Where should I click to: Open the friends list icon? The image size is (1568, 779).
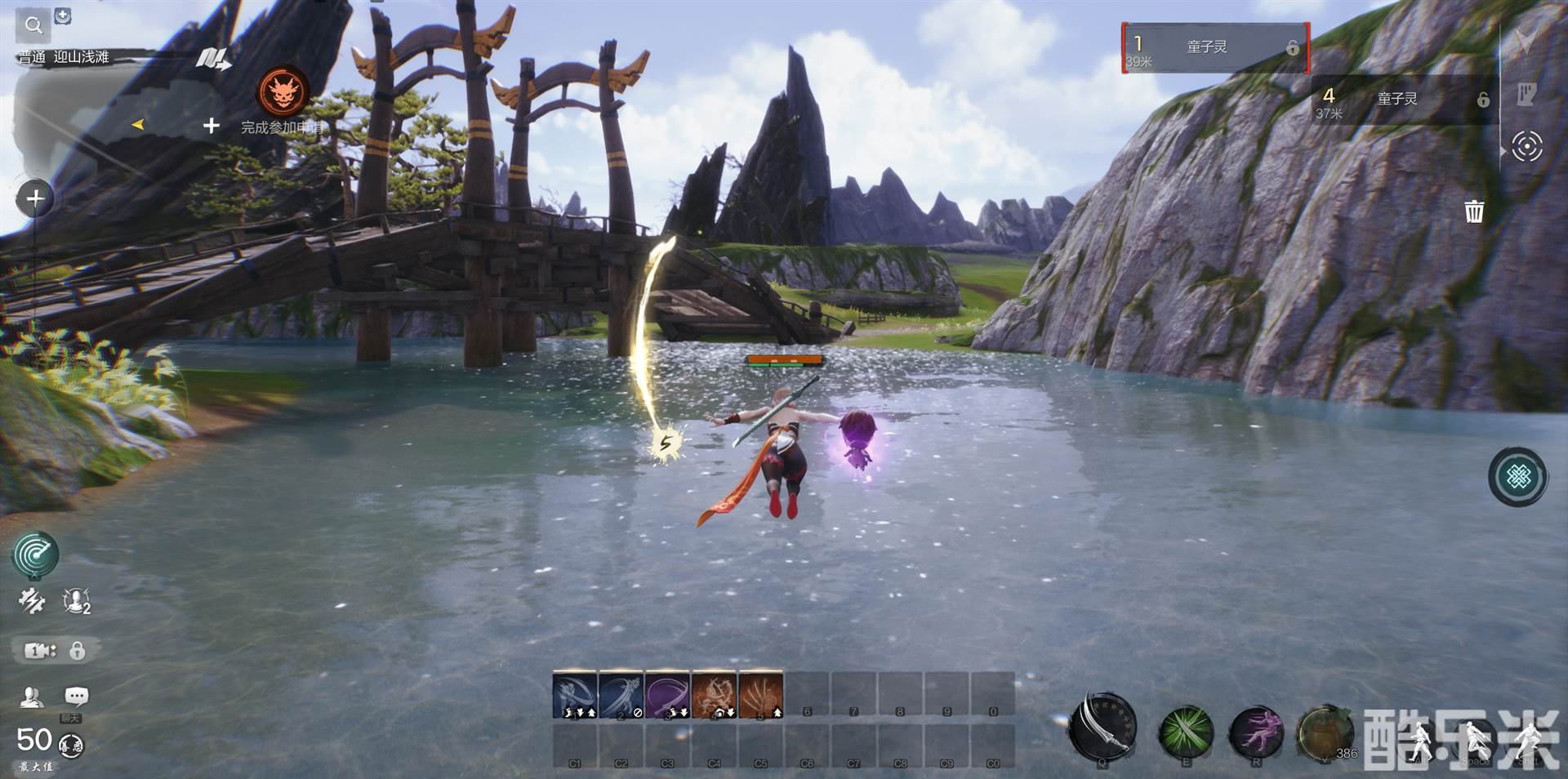pyautogui.click(x=32, y=697)
